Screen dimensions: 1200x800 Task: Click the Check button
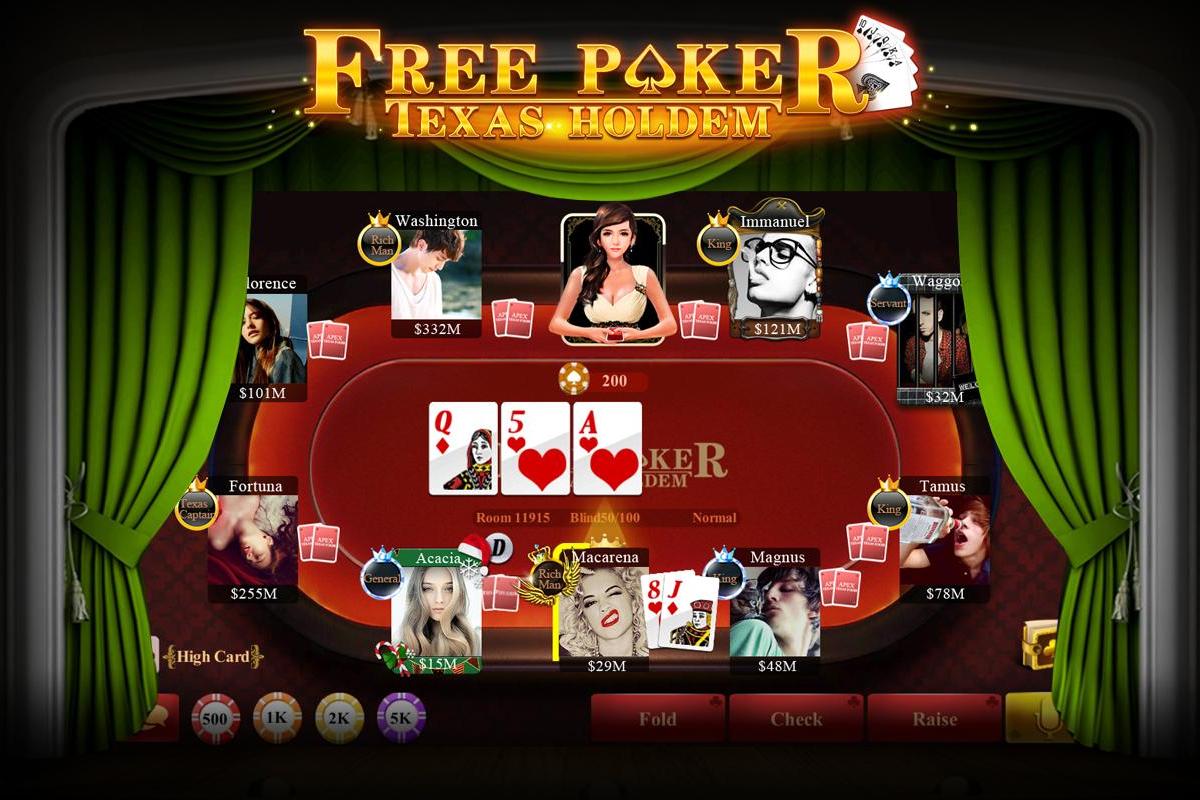pos(796,718)
